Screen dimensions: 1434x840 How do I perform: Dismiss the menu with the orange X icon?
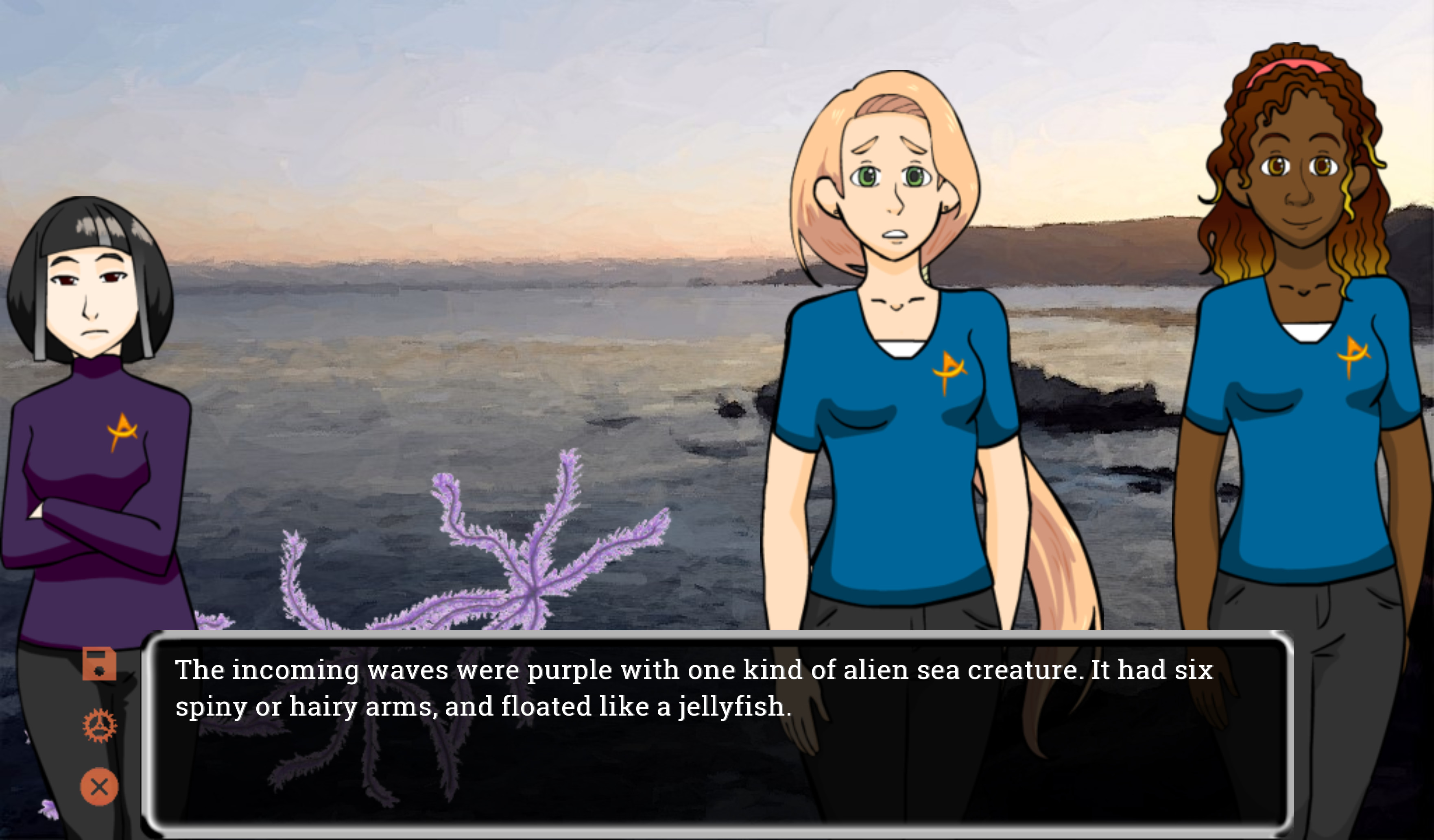click(100, 786)
